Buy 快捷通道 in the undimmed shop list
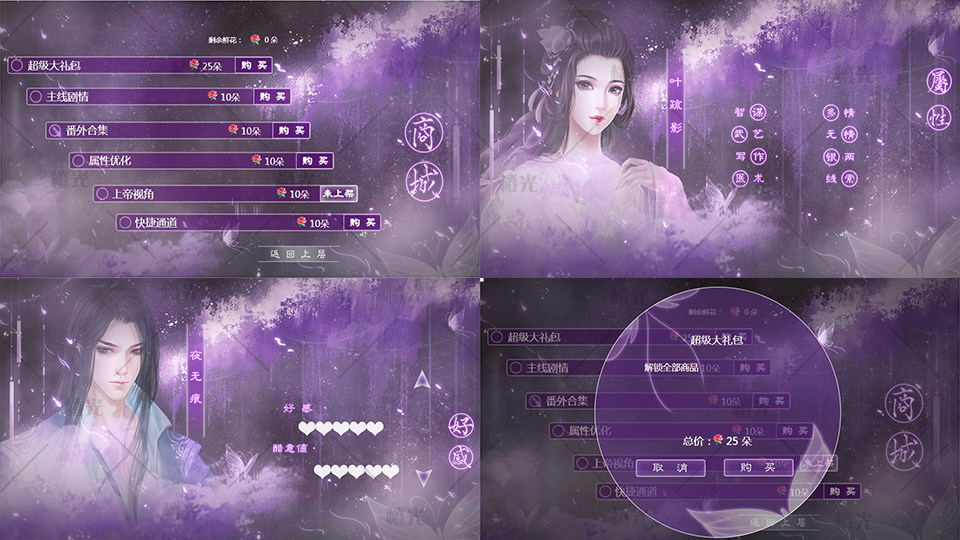960x540 pixels. 361,222
